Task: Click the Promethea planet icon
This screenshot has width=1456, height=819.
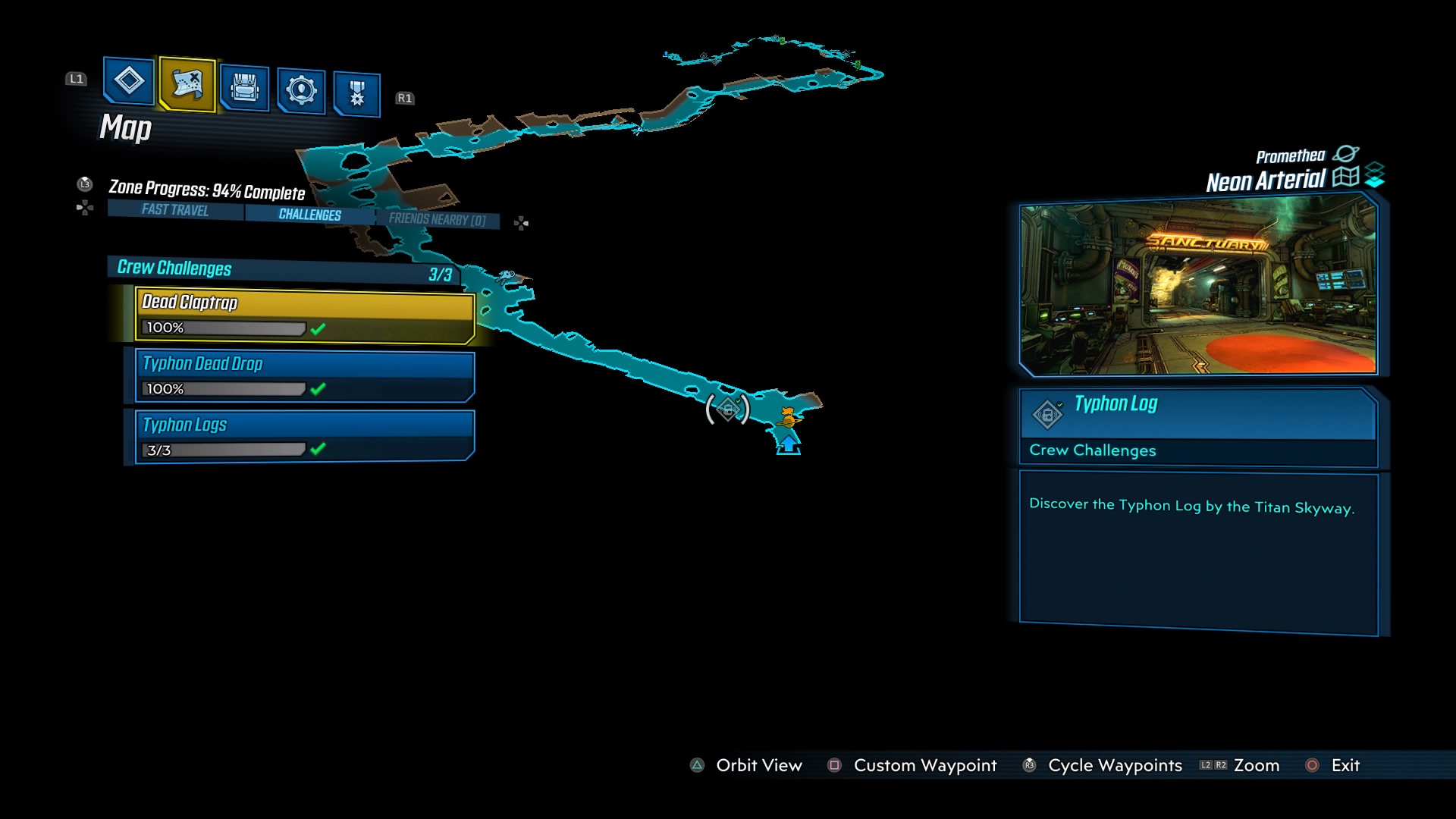Action: pos(1346,154)
